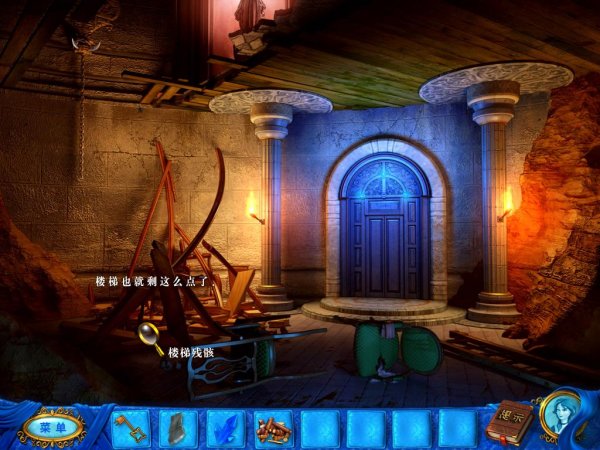Open the red hint book

pyautogui.click(x=508, y=423)
